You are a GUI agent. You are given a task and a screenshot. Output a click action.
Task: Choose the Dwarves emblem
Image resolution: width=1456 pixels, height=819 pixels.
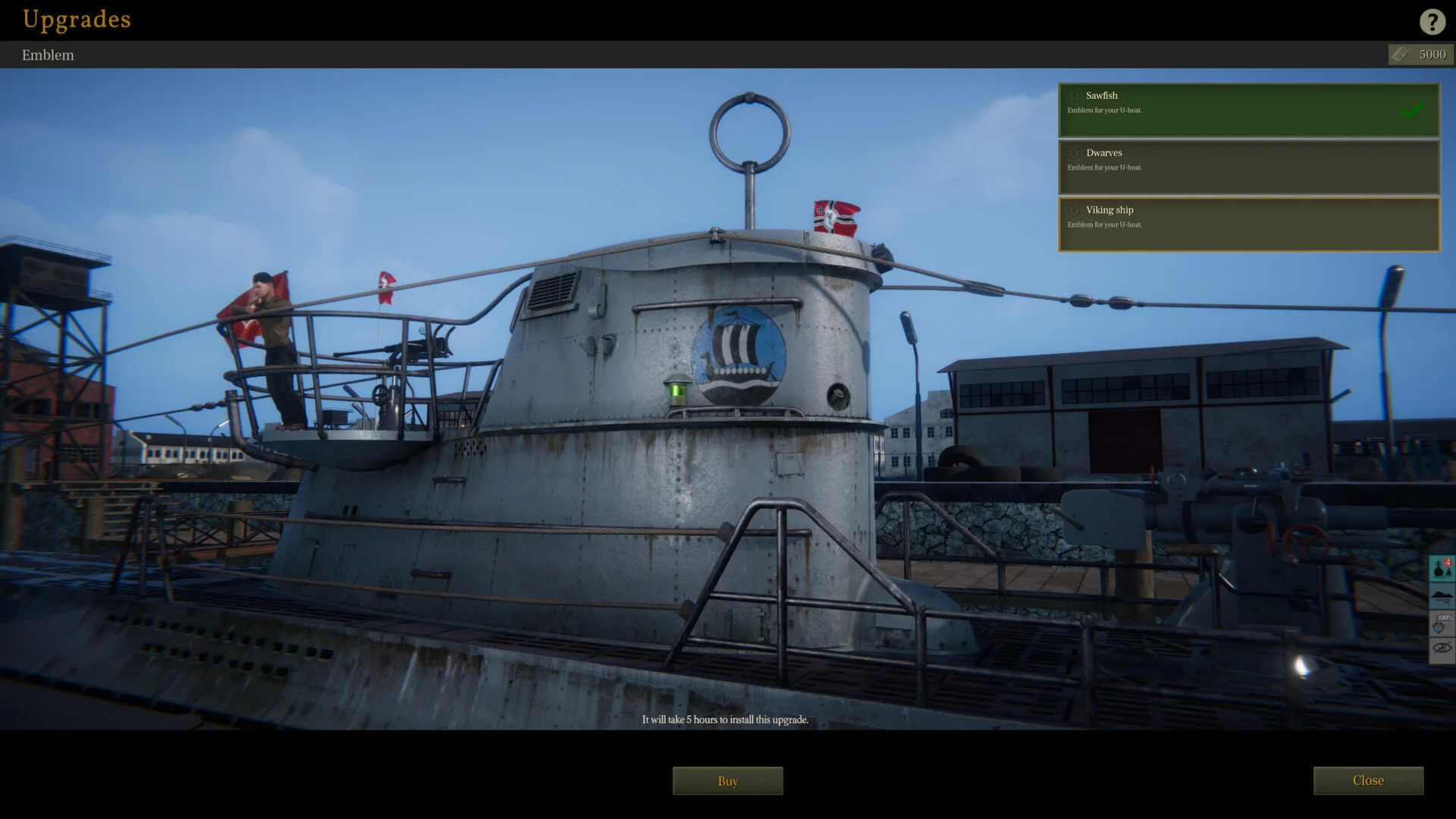(1248, 167)
